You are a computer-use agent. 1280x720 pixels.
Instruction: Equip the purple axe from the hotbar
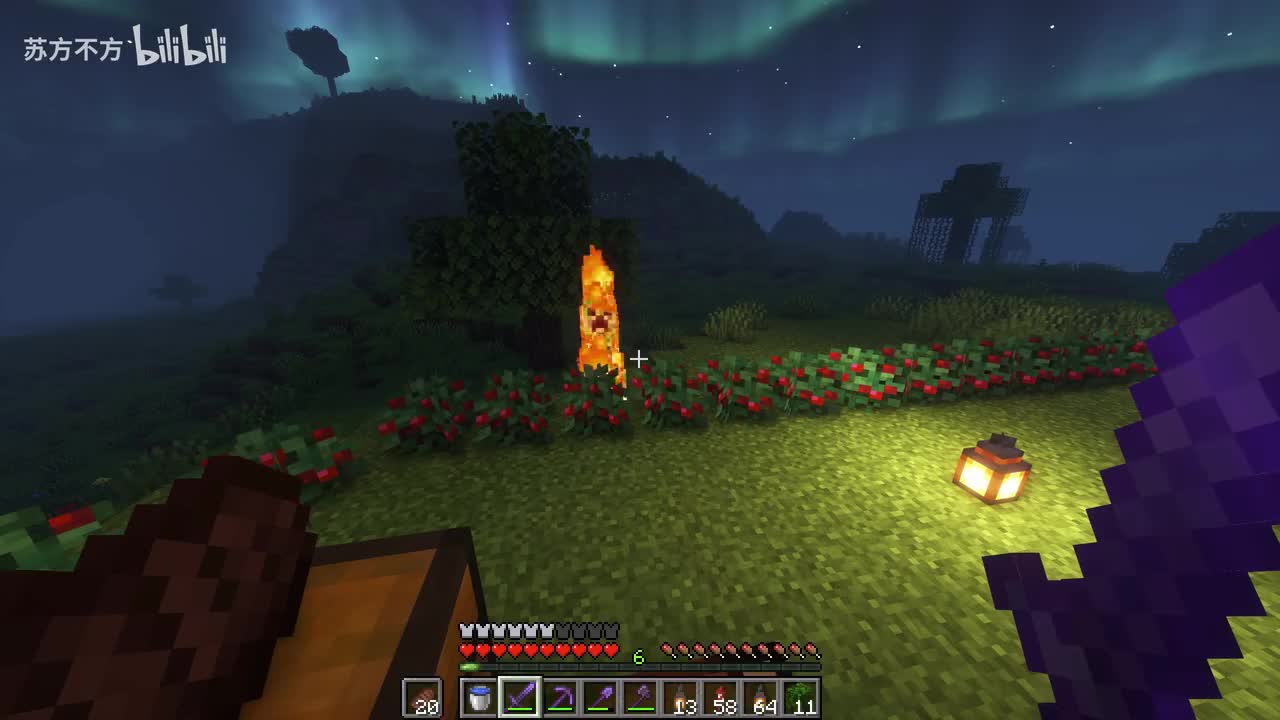click(640, 697)
